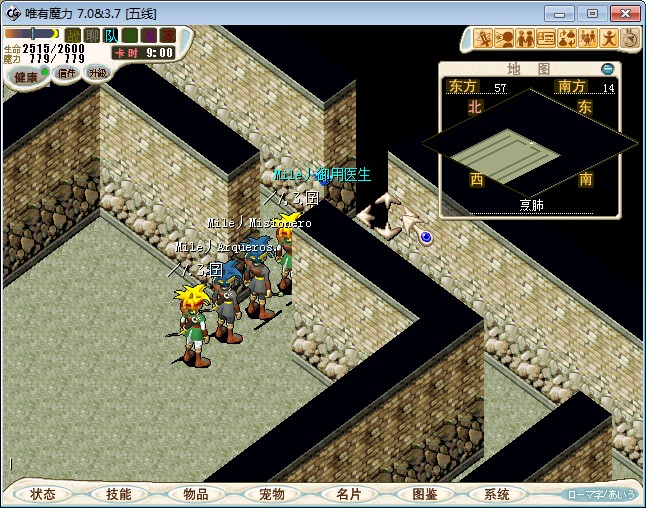Viewport: 646px width, 508px height.
Task: Open the 图鉴 album menu
Action: pyautogui.click(x=424, y=494)
